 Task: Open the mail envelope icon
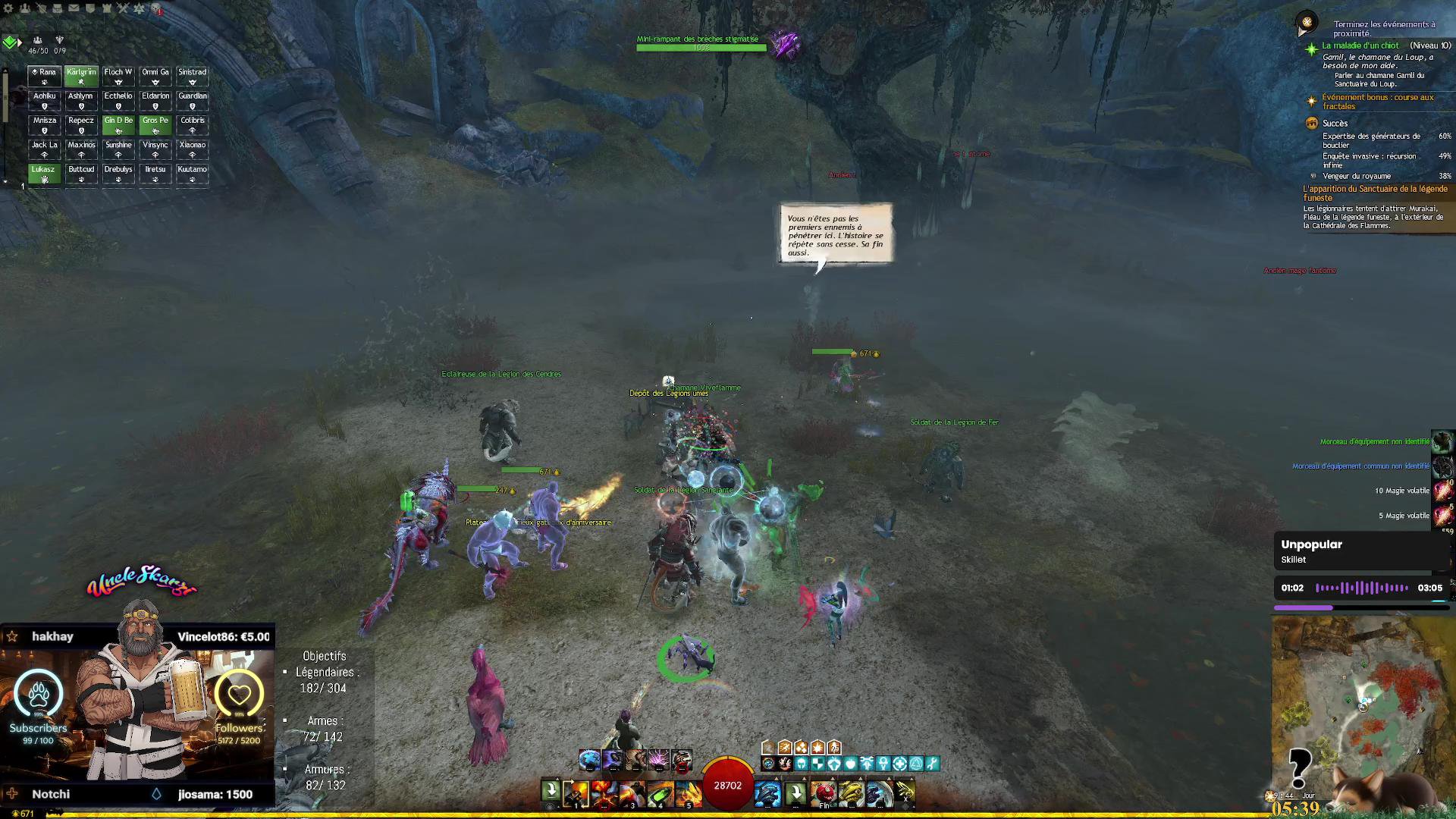[x=74, y=8]
